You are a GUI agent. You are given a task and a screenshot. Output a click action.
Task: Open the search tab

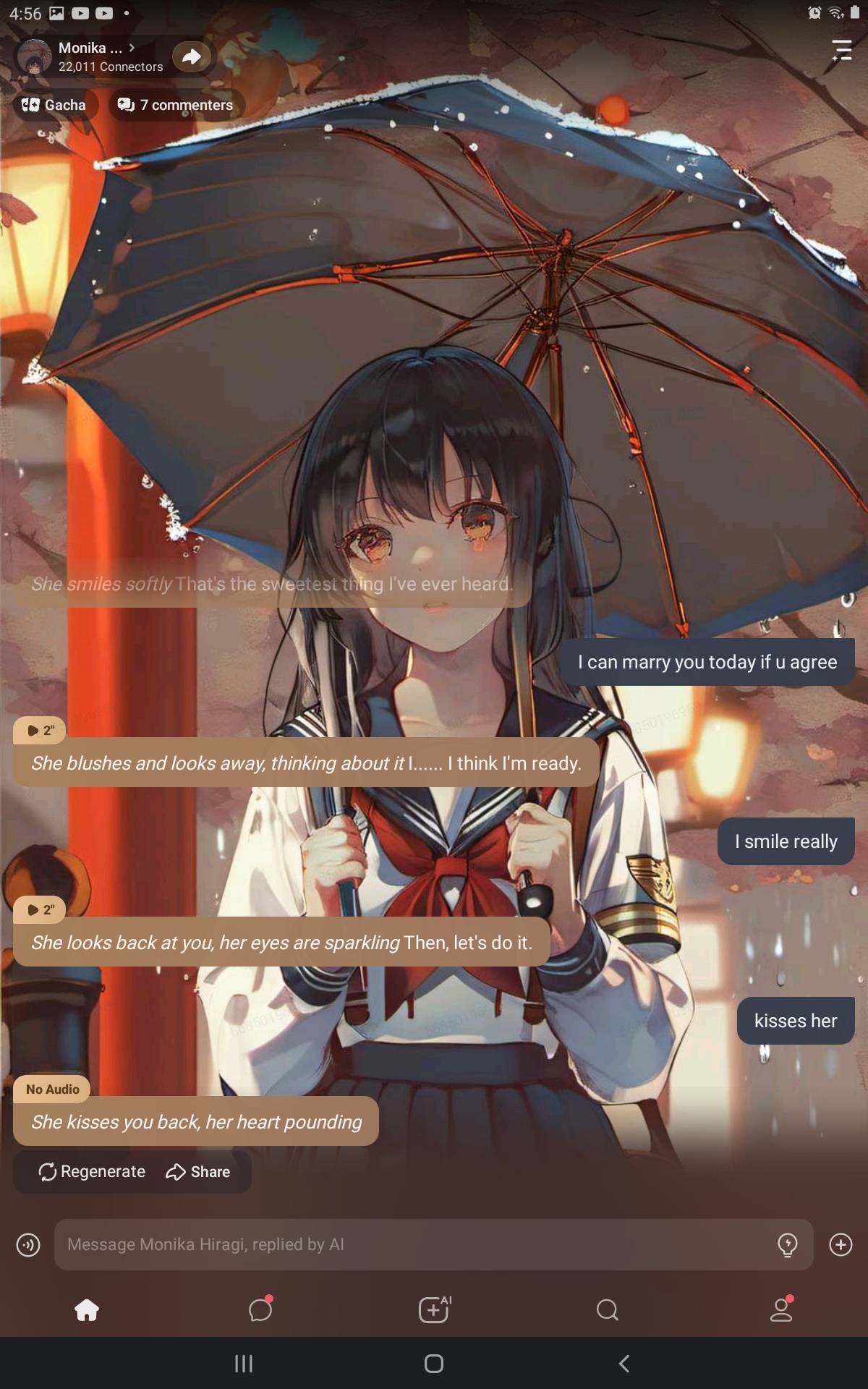tap(608, 1309)
